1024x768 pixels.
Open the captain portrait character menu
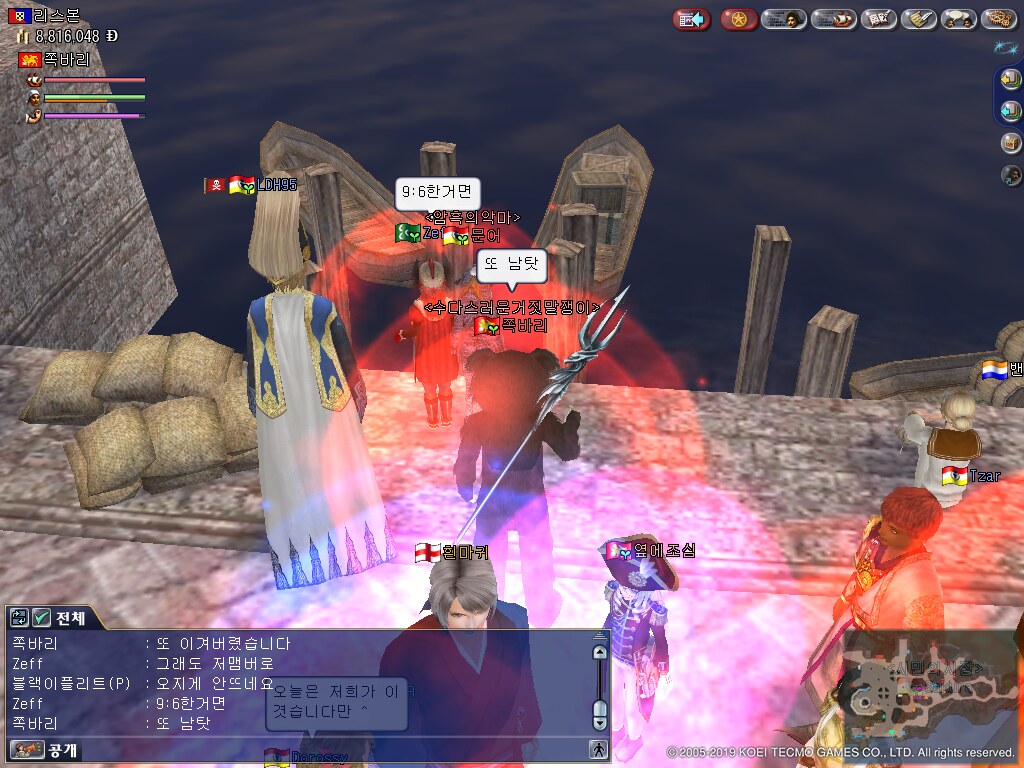(x=784, y=19)
